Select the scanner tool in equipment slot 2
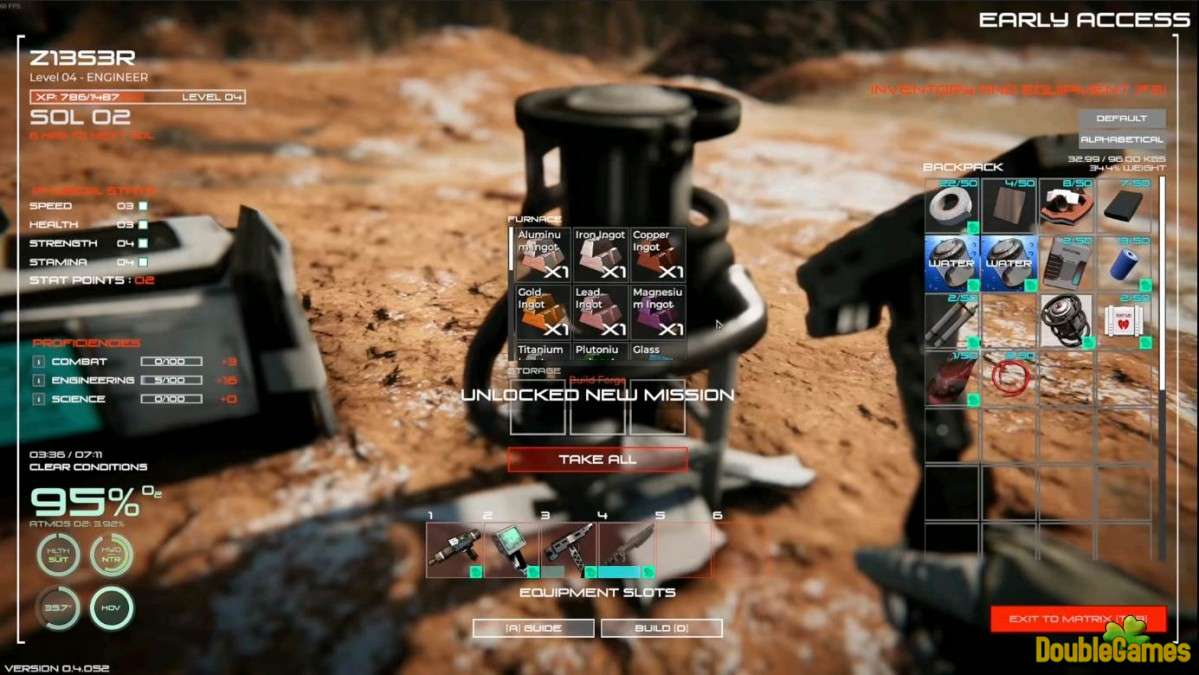 tap(512, 549)
